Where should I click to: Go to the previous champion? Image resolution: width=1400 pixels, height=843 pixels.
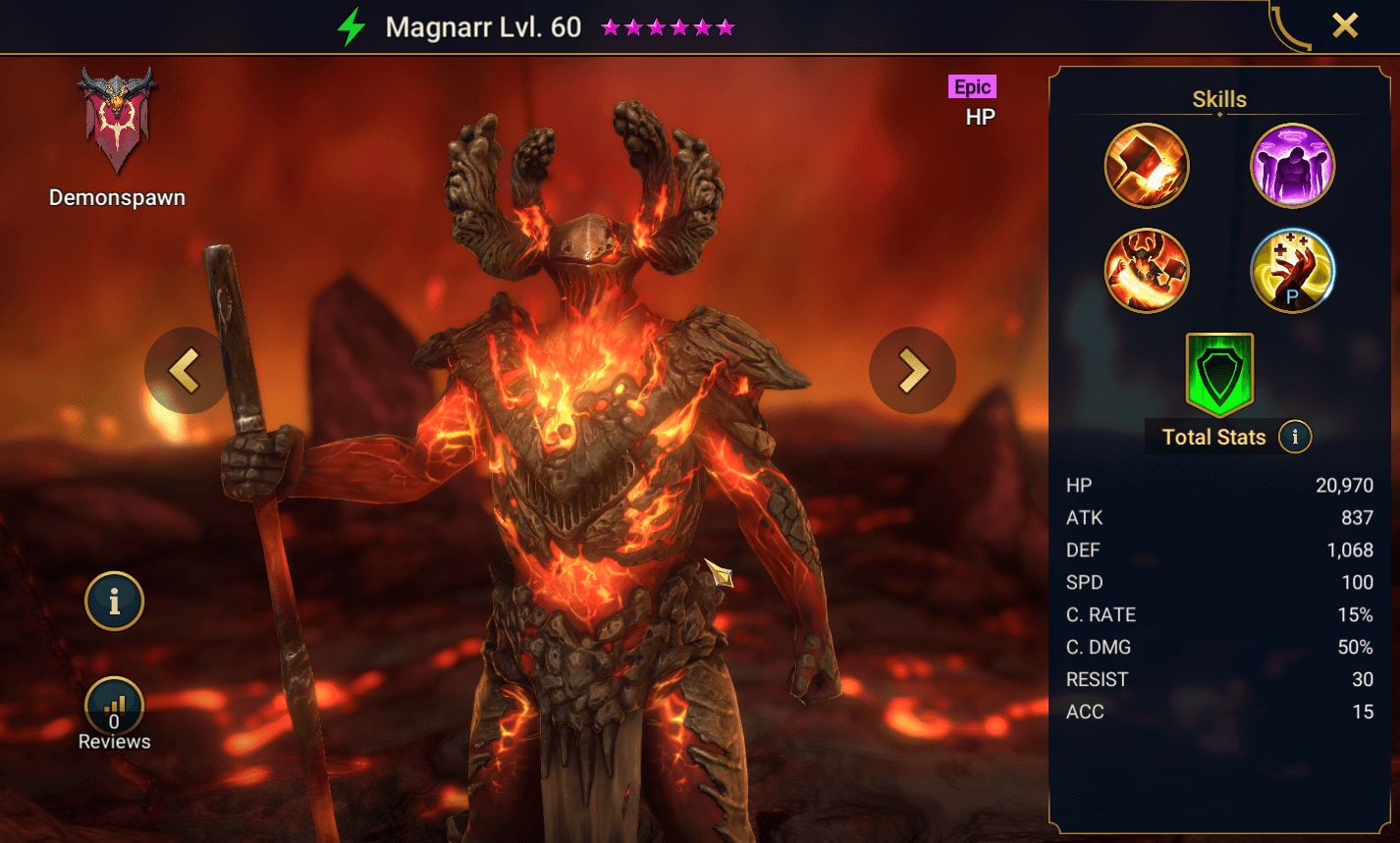(186, 370)
